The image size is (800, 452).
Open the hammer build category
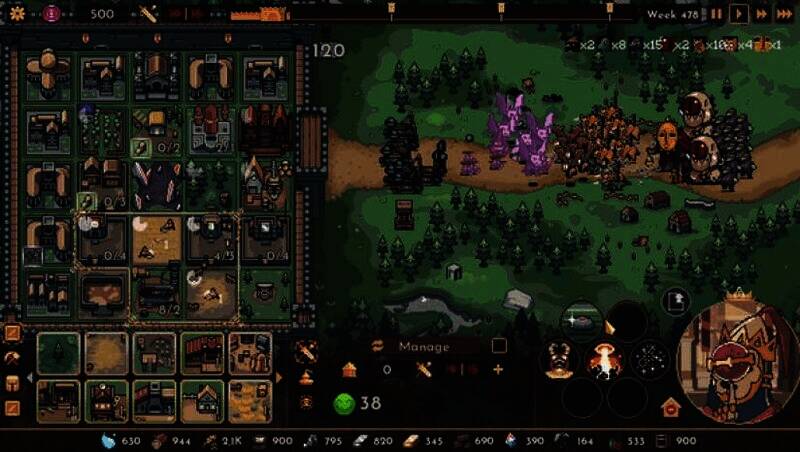tap(13, 357)
